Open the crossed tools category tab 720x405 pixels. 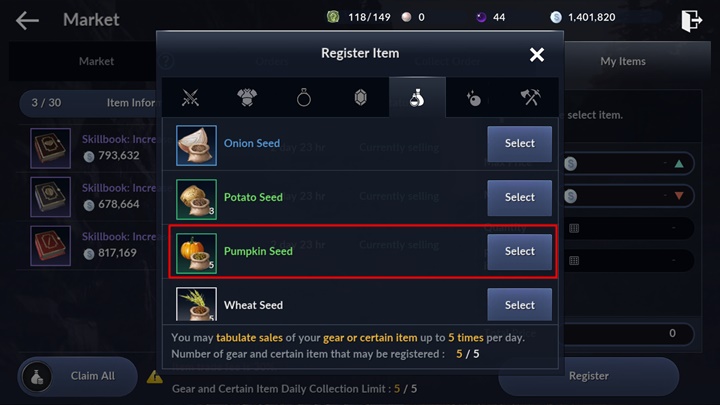click(531, 98)
